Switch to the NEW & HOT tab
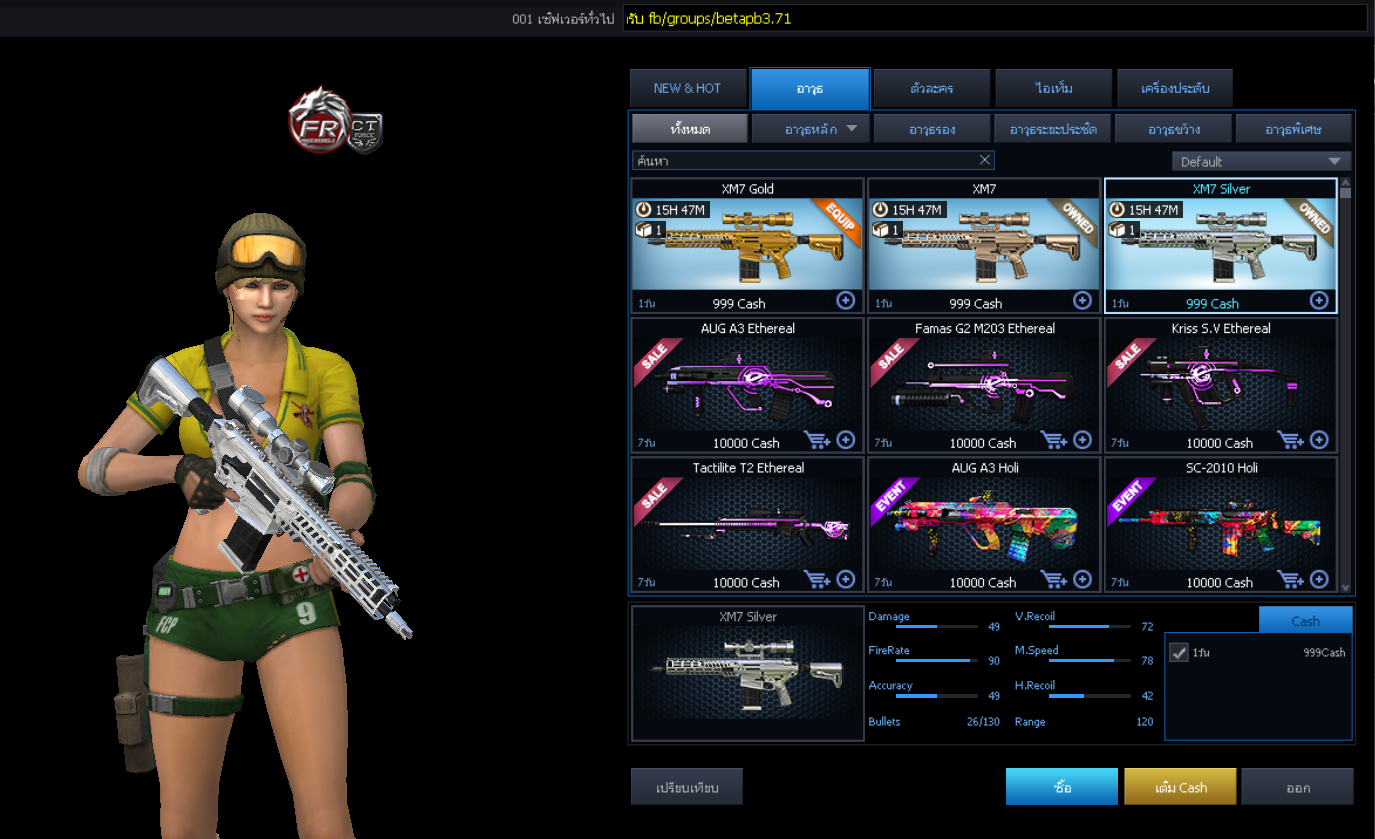Screen dimensions: 1375x839 (x=688, y=88)
